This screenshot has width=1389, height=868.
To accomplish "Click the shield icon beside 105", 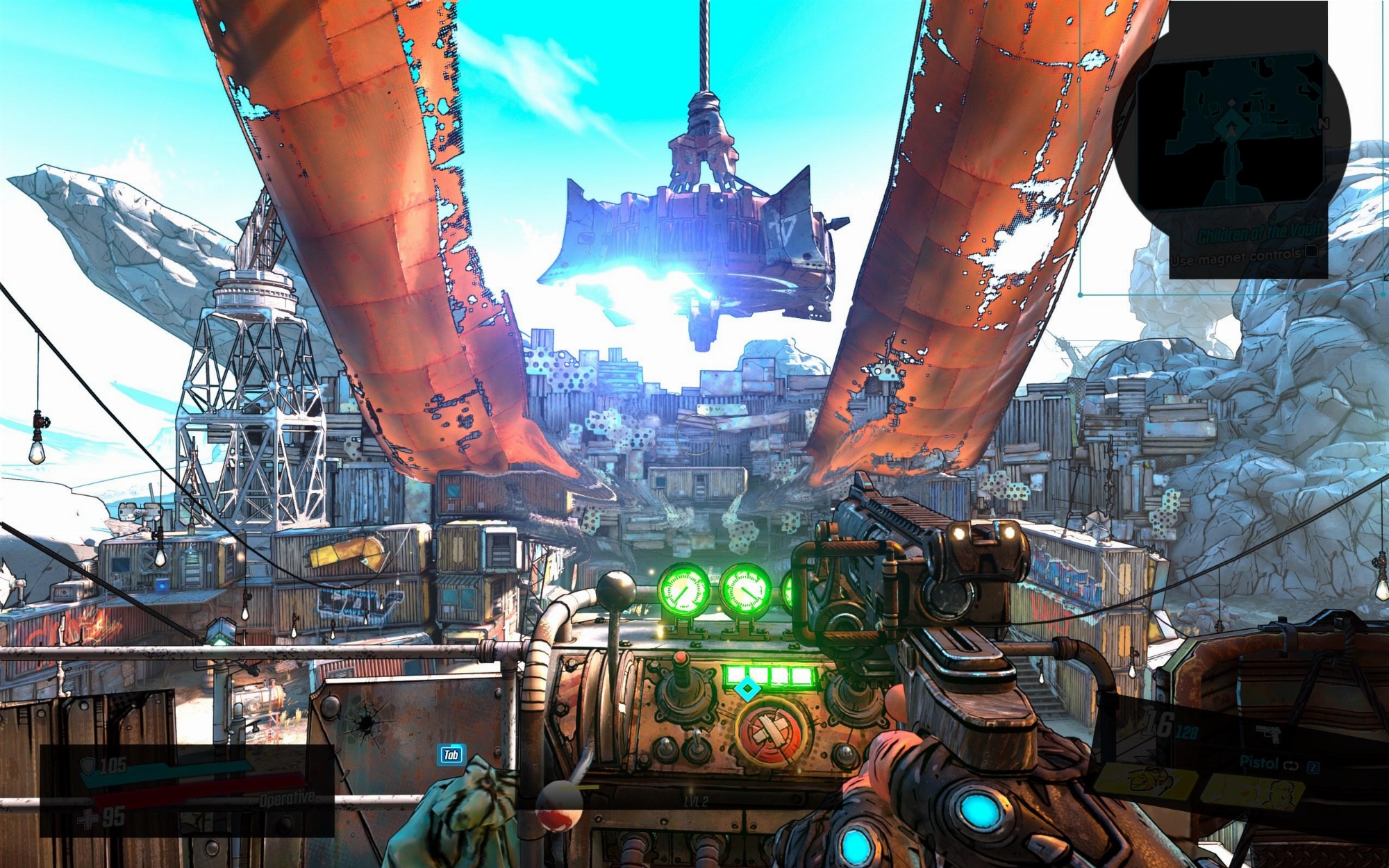I will click(88, 765).
